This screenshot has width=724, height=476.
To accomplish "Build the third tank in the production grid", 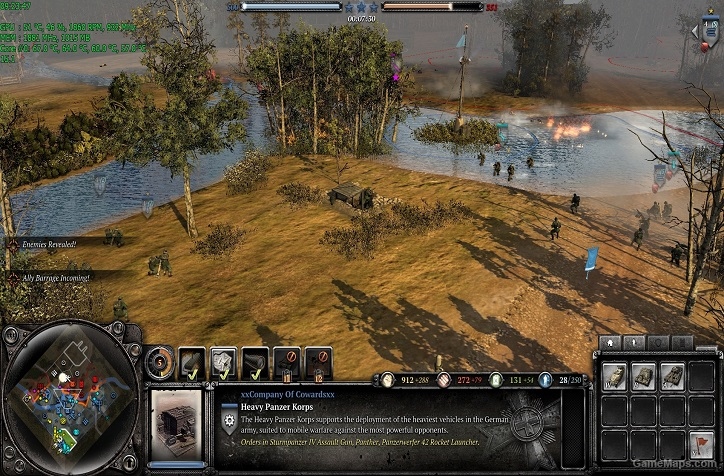I will pyautogui.click(x=675, y=376).
